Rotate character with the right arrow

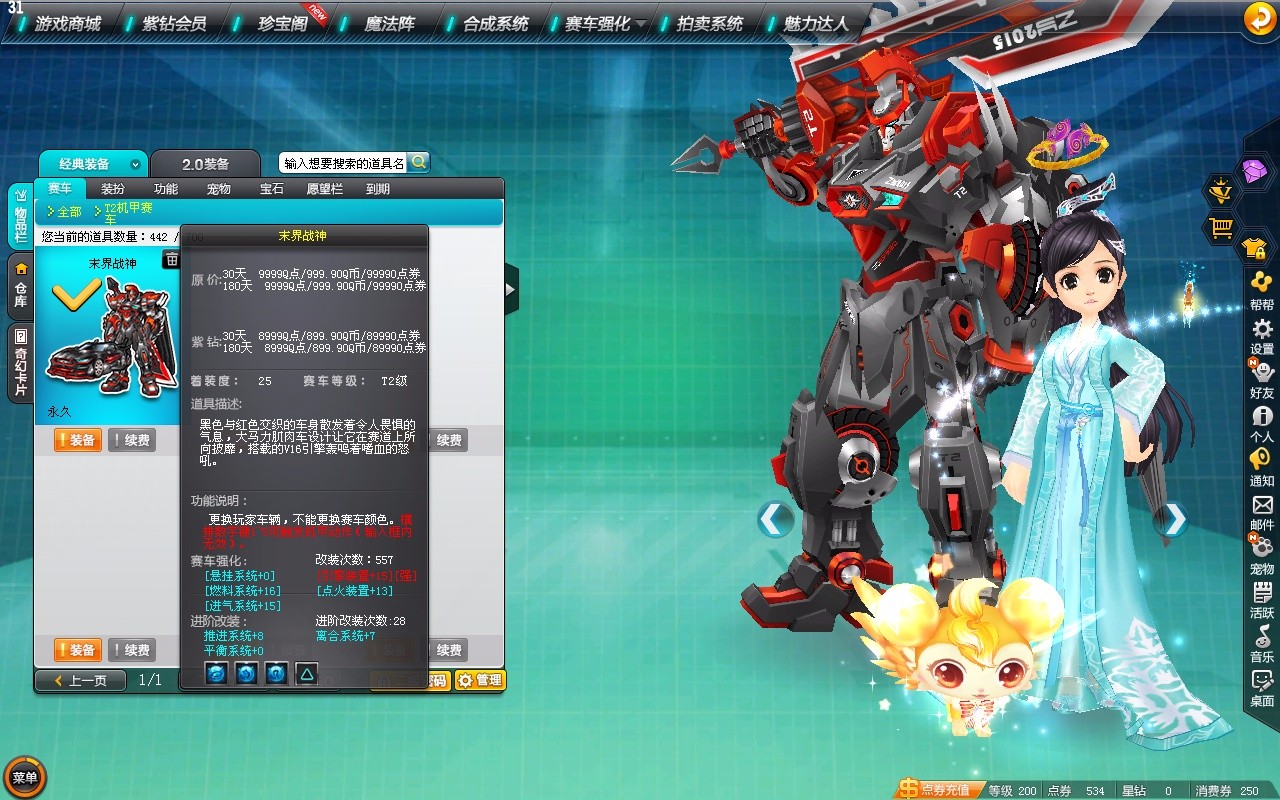1172,519
